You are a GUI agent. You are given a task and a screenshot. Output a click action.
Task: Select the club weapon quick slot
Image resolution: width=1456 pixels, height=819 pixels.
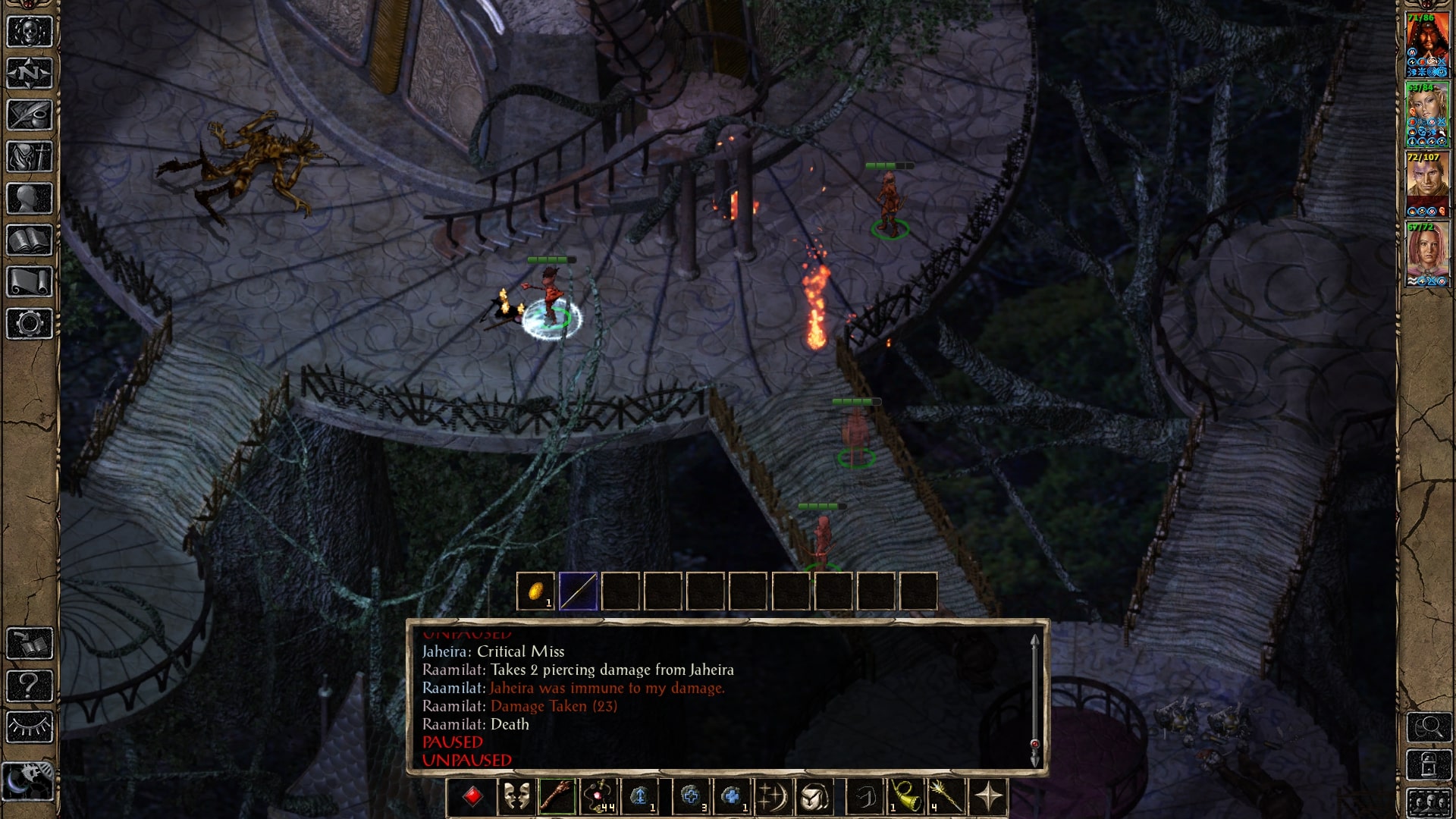(x=557, y=797)
